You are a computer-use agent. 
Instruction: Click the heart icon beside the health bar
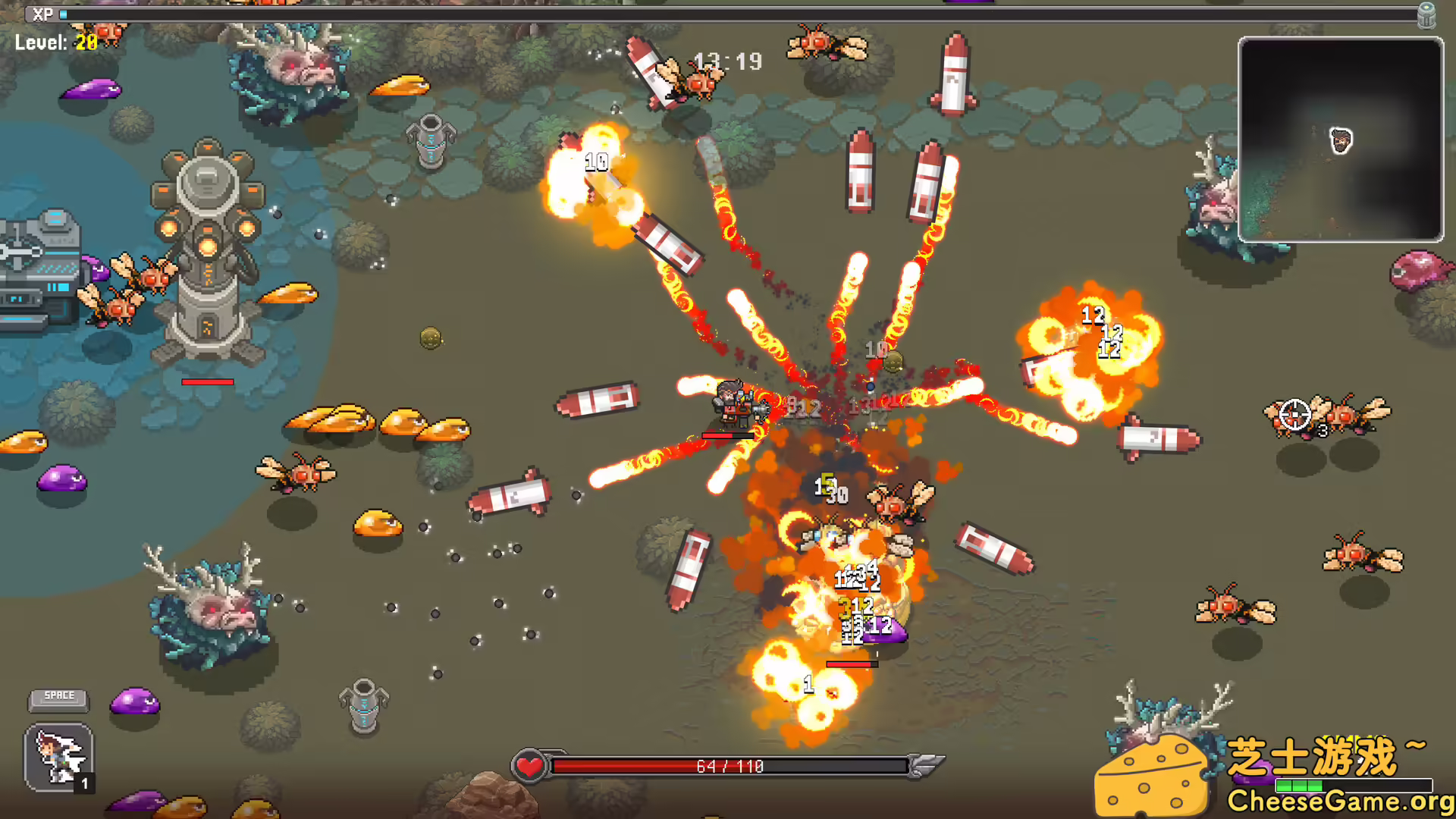point(530,765)
